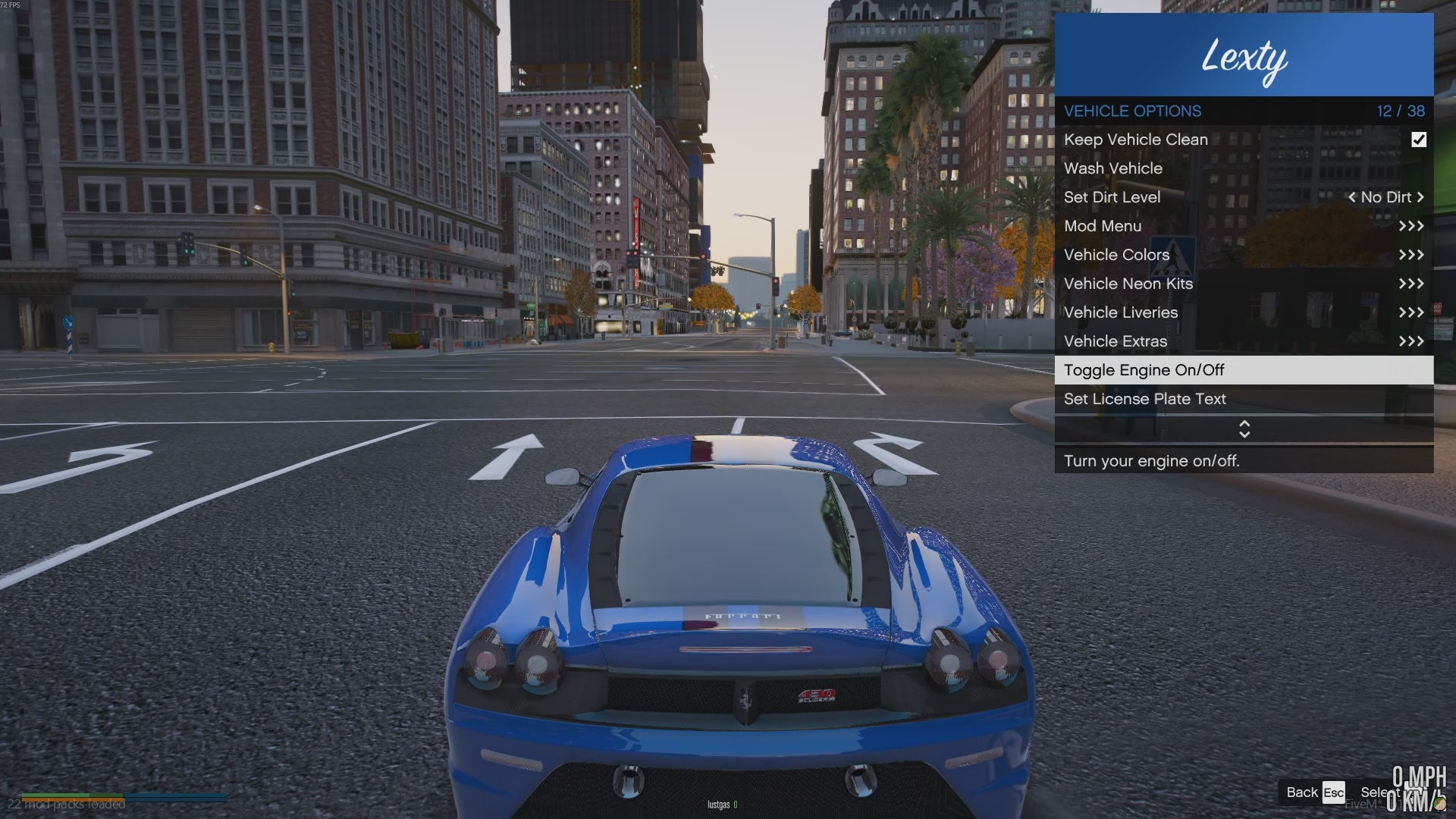Open Vehicle Liveries submenu

tap(1244, 312)
